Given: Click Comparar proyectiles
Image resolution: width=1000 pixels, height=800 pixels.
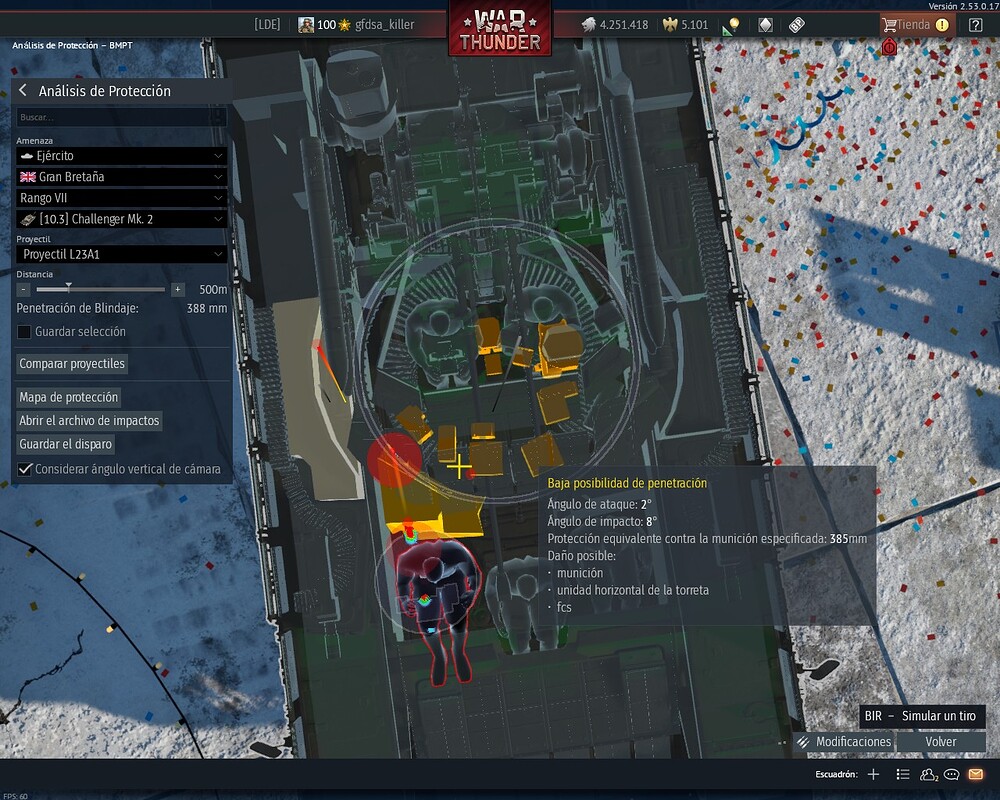Looking at the screenshot, I should pos(73,364).
